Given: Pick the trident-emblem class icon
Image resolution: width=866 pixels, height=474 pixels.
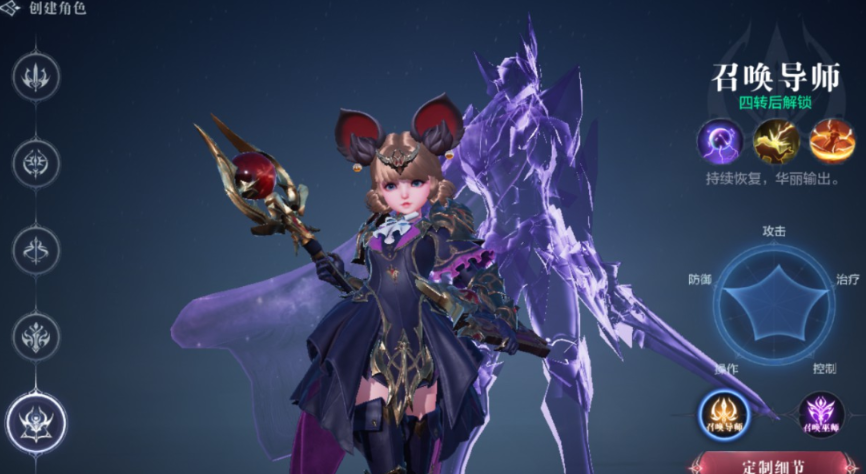Looking at the screenshot, I should 36,75.
